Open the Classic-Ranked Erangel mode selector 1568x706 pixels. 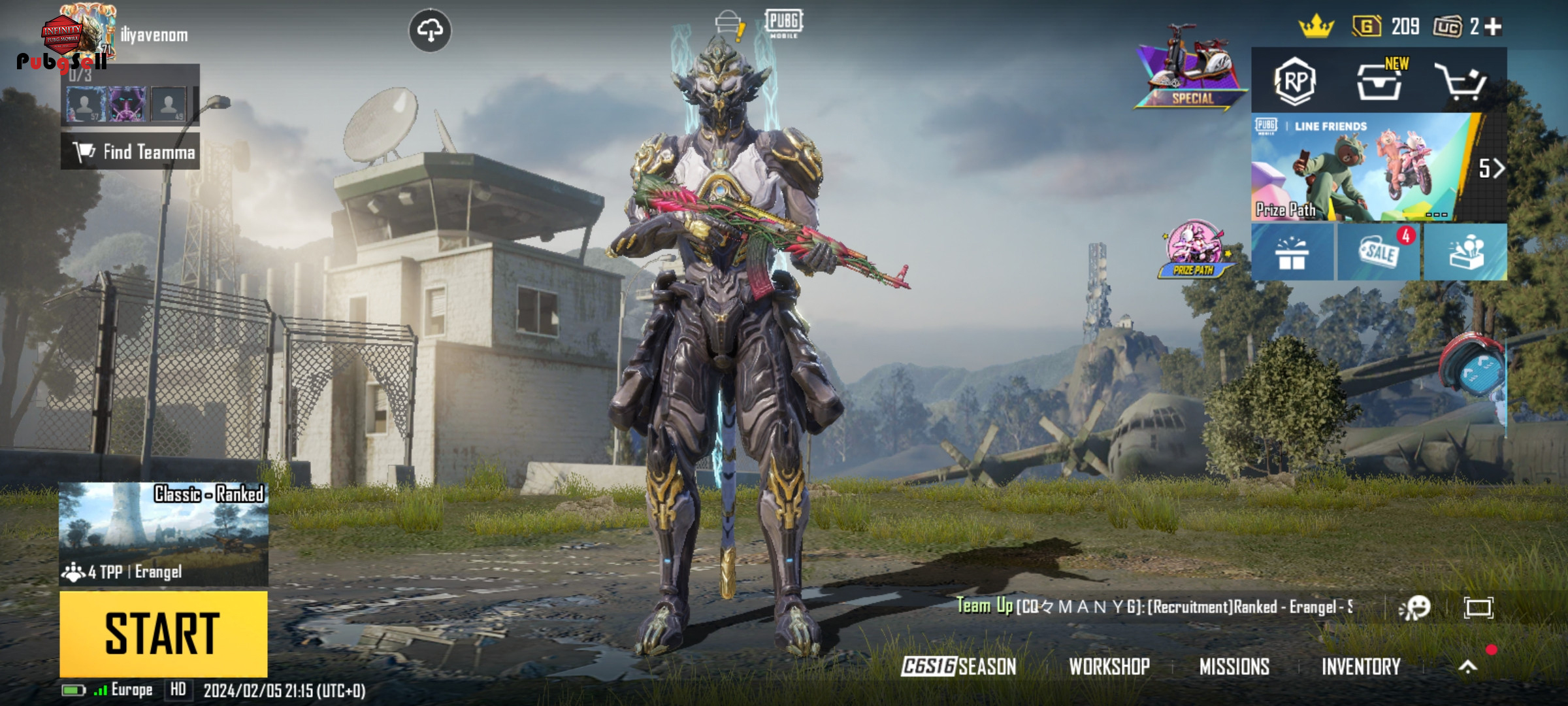point(163,533)
